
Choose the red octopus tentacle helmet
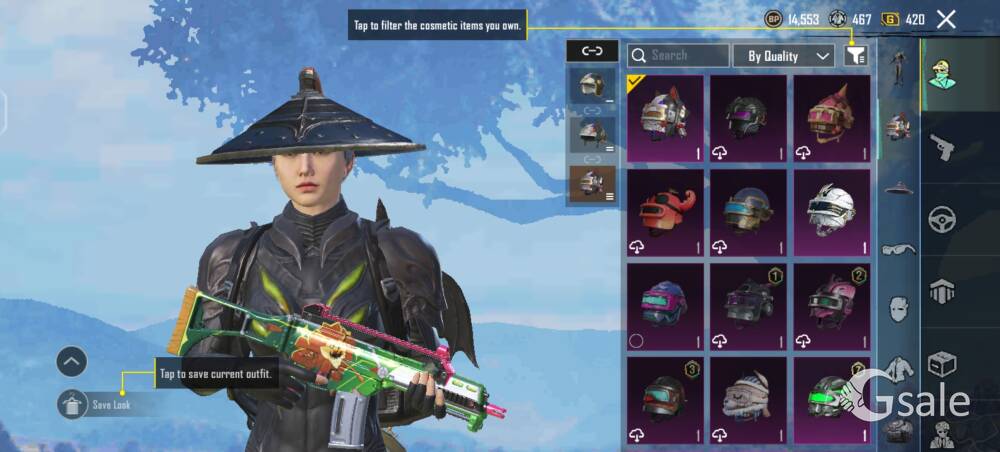tap(665, 212)
